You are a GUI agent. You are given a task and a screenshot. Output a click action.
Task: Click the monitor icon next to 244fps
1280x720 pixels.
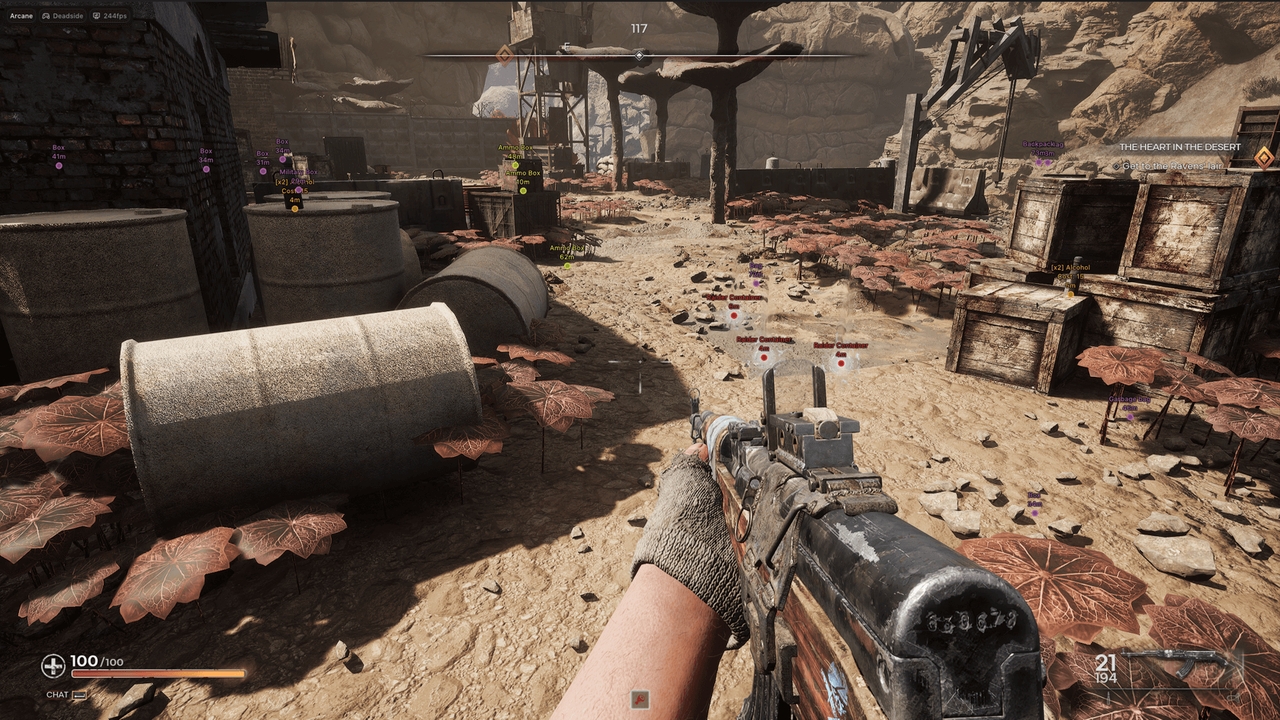96,16
